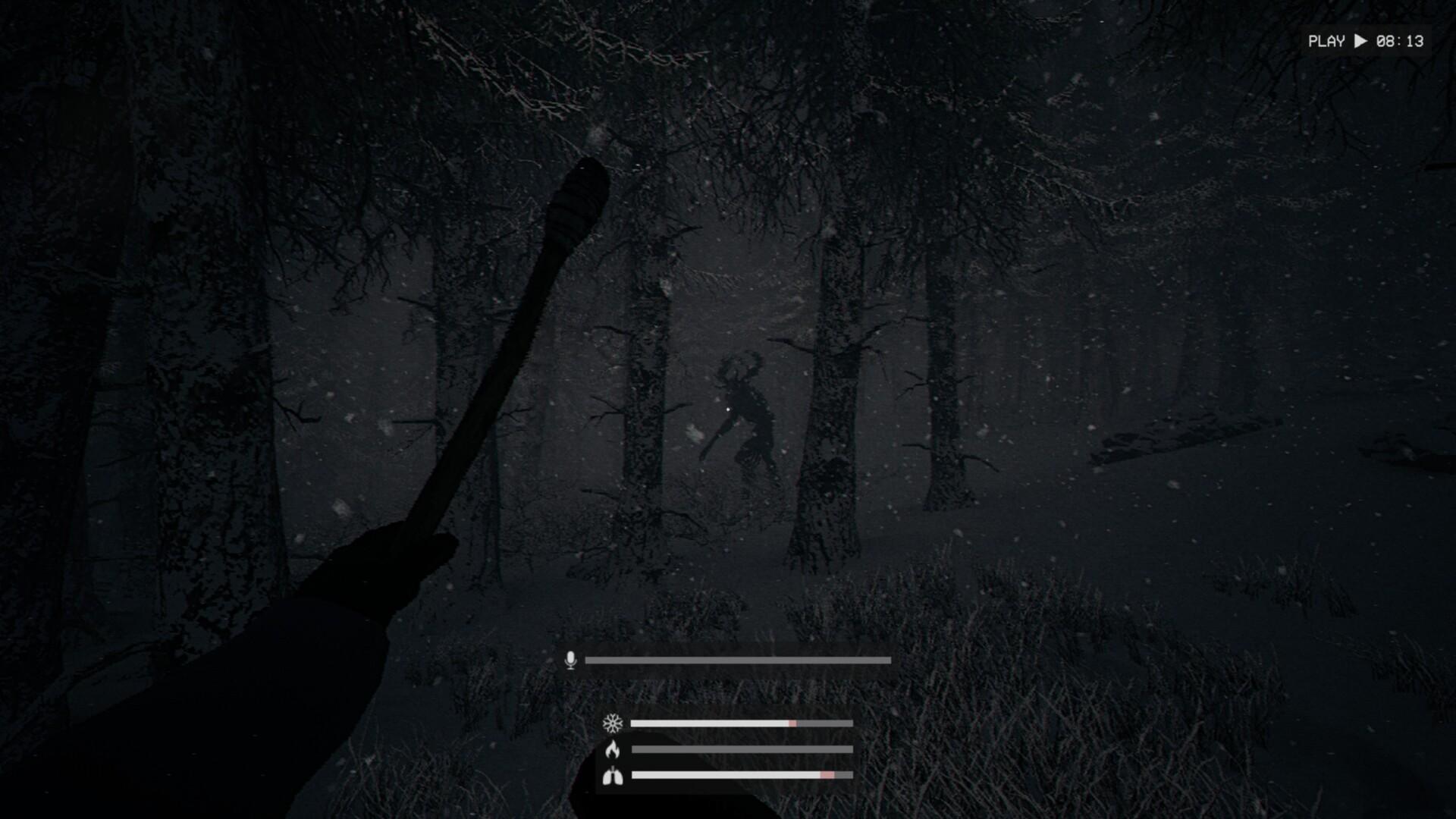Click the flame warmth icon

[613, 750]
